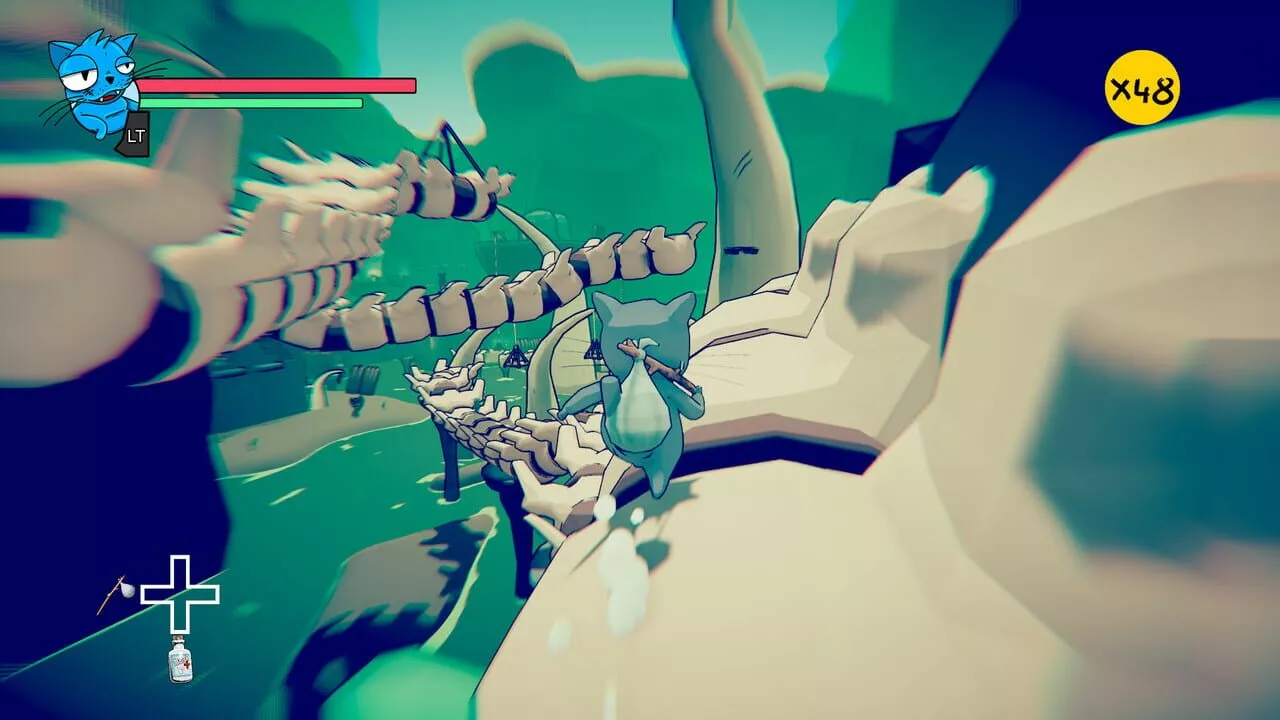
Task: Click the red health bar
Action: coord(278,84)
